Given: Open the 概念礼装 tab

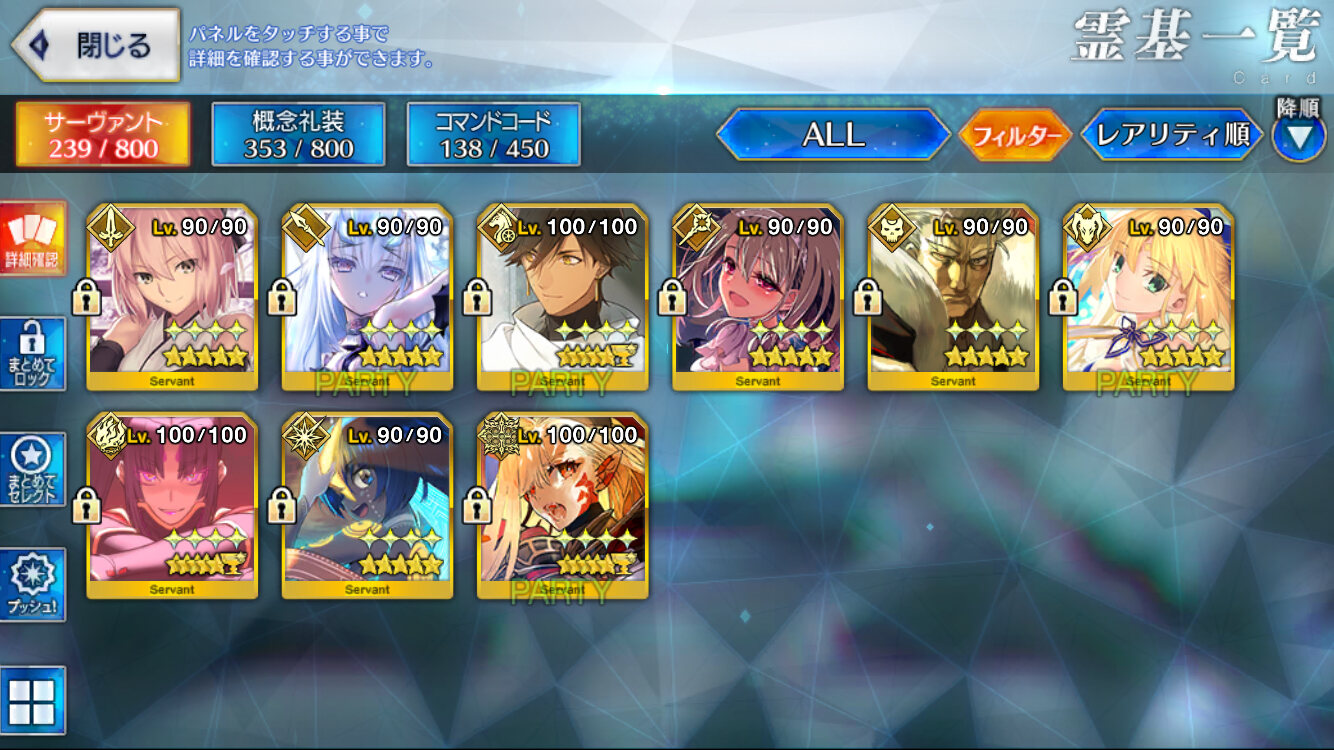Looking at the screenshot, I should (298, 134).
